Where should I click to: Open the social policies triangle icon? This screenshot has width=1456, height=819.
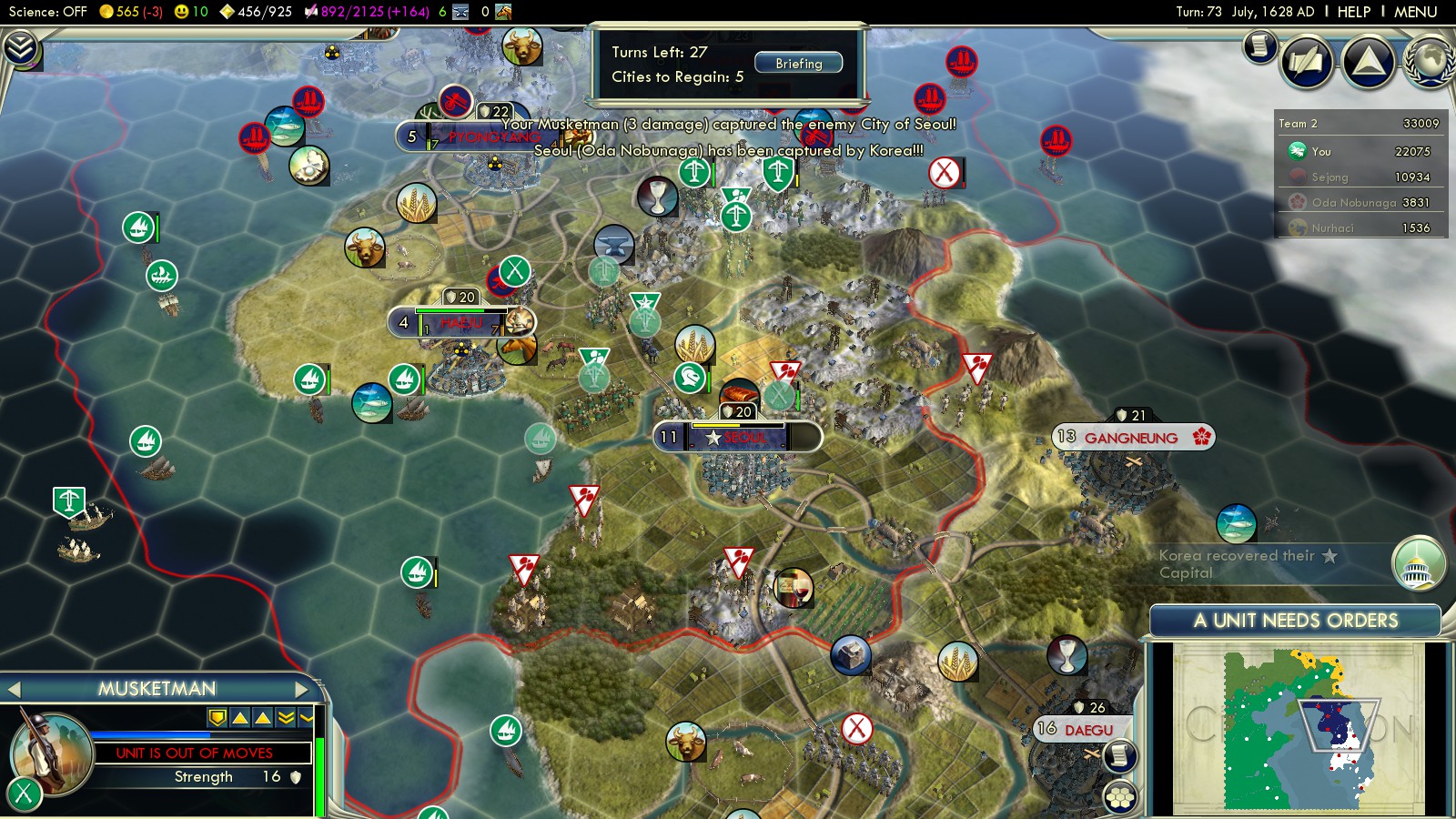coord(1369,62)
